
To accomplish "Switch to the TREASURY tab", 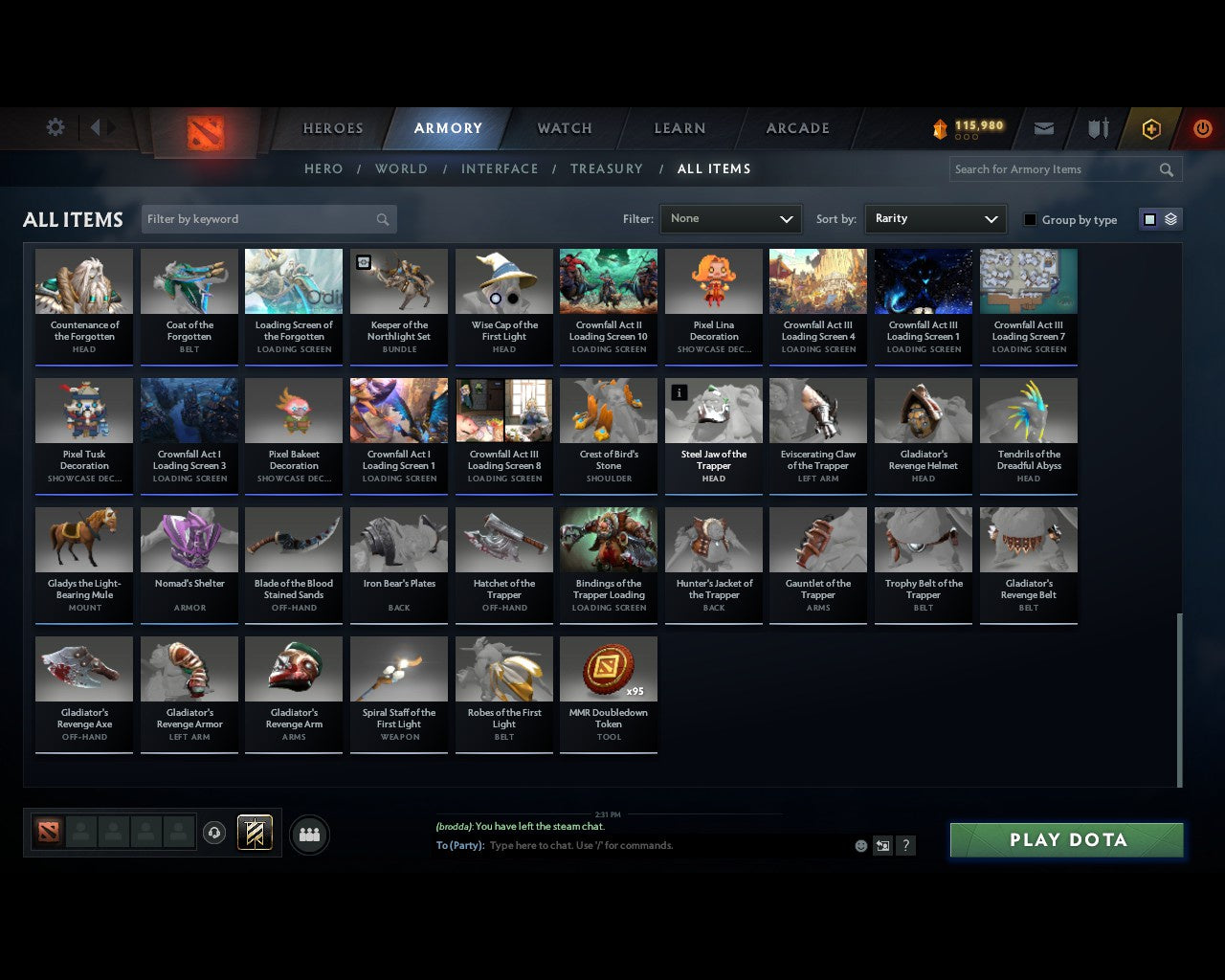I will point(606,168).
